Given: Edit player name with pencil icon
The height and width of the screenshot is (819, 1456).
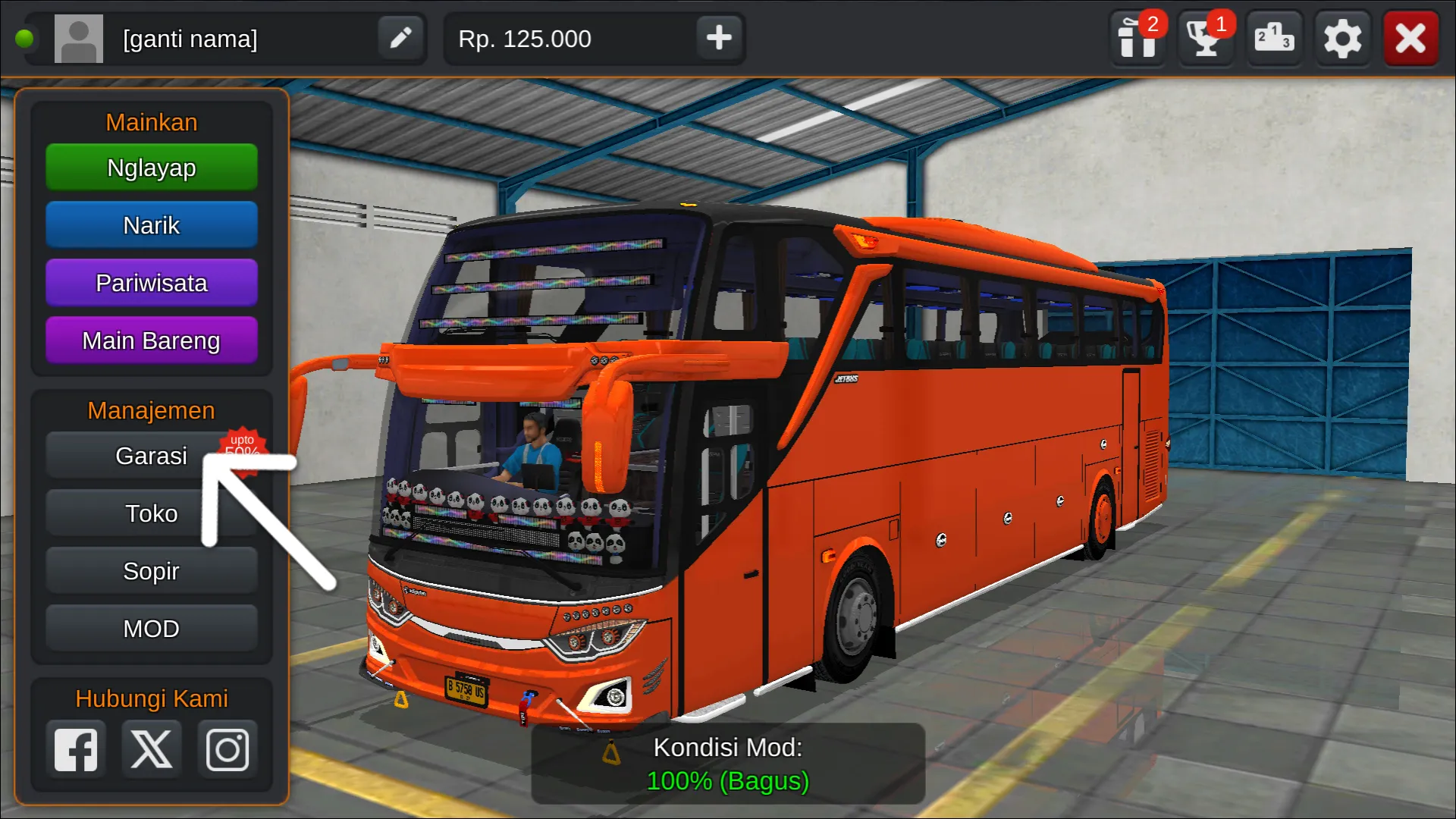Looking at the screenshot, I should [x=400, y=38].
